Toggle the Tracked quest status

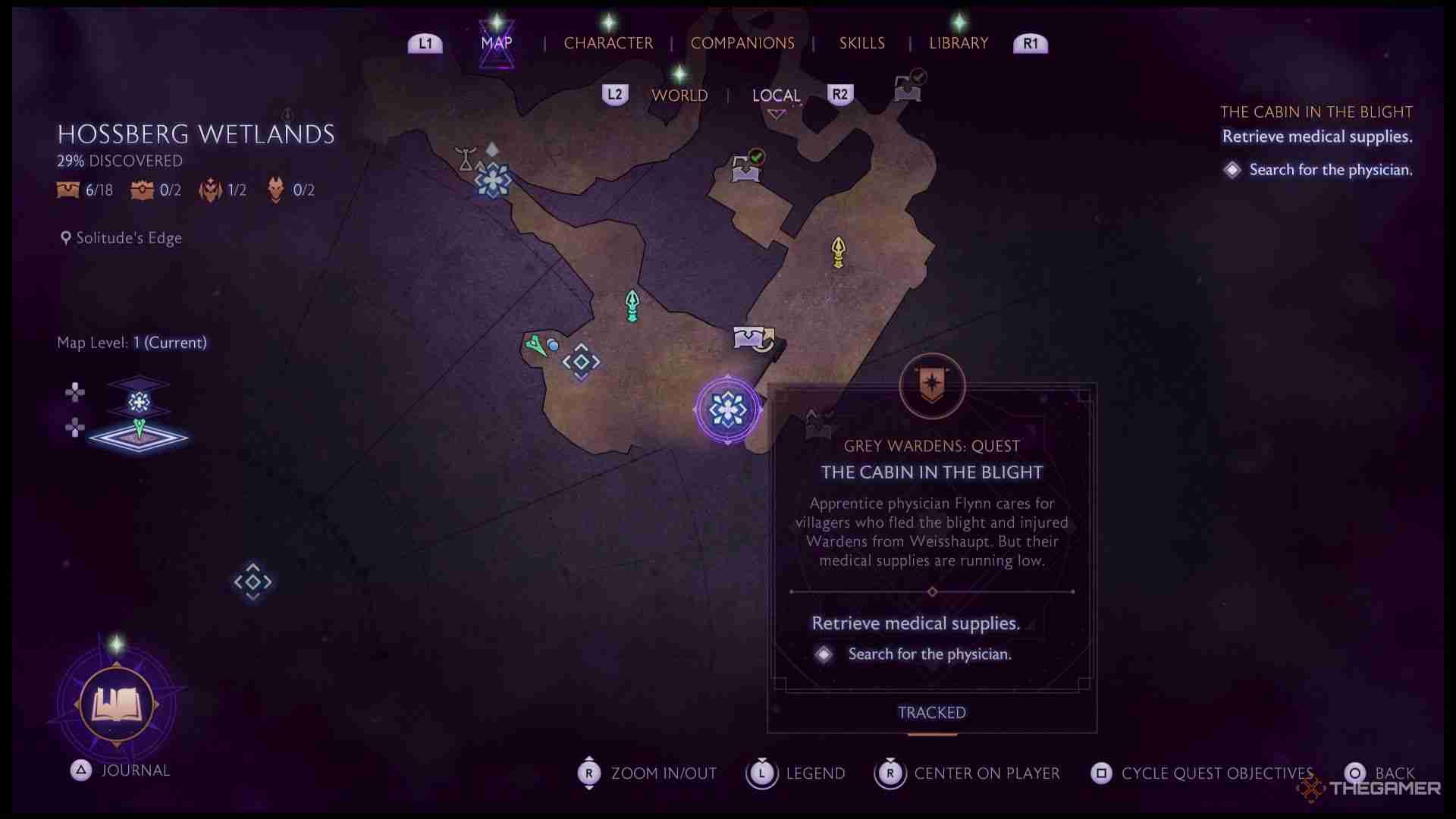point(931,713)
